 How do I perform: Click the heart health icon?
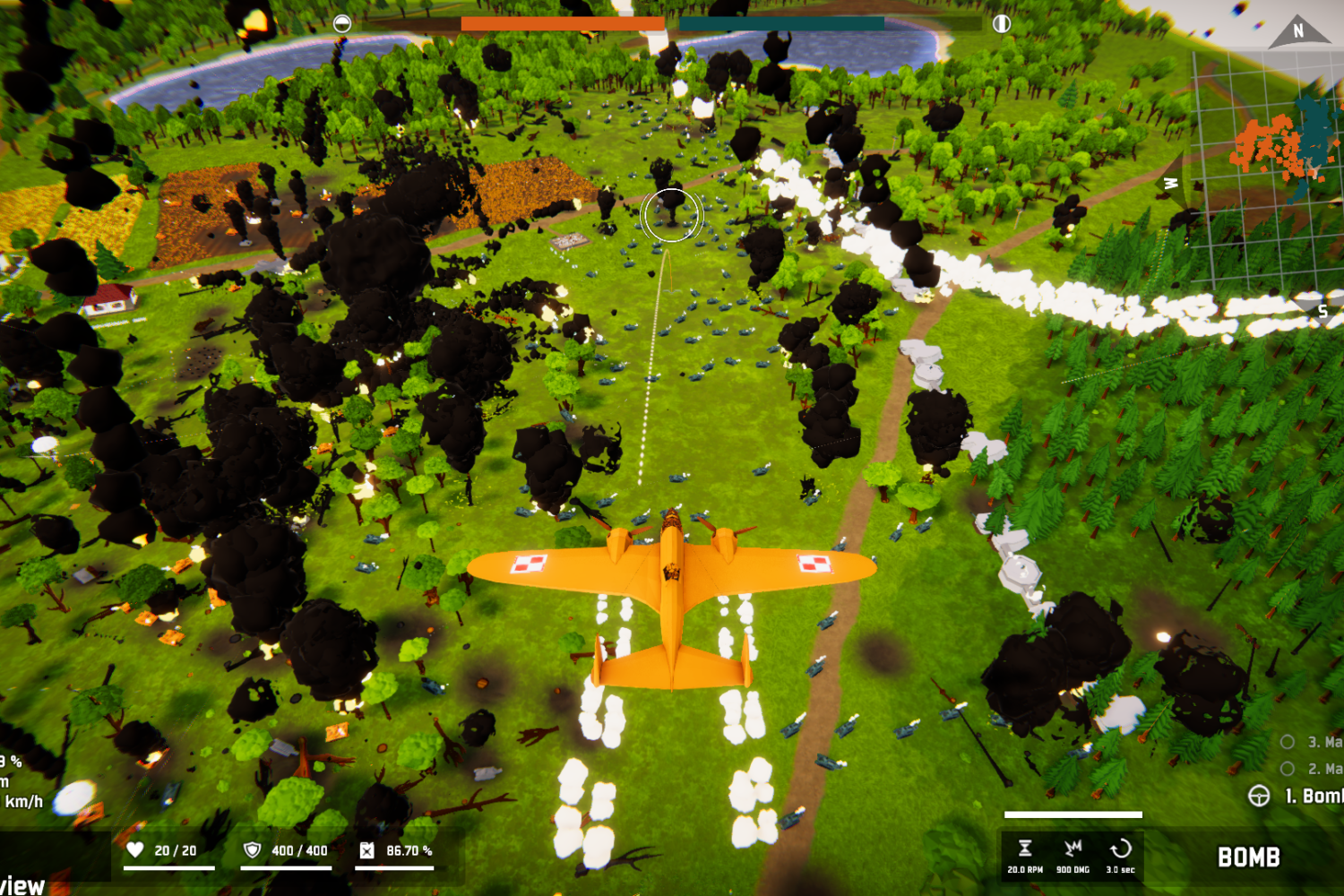coord(135,849)
